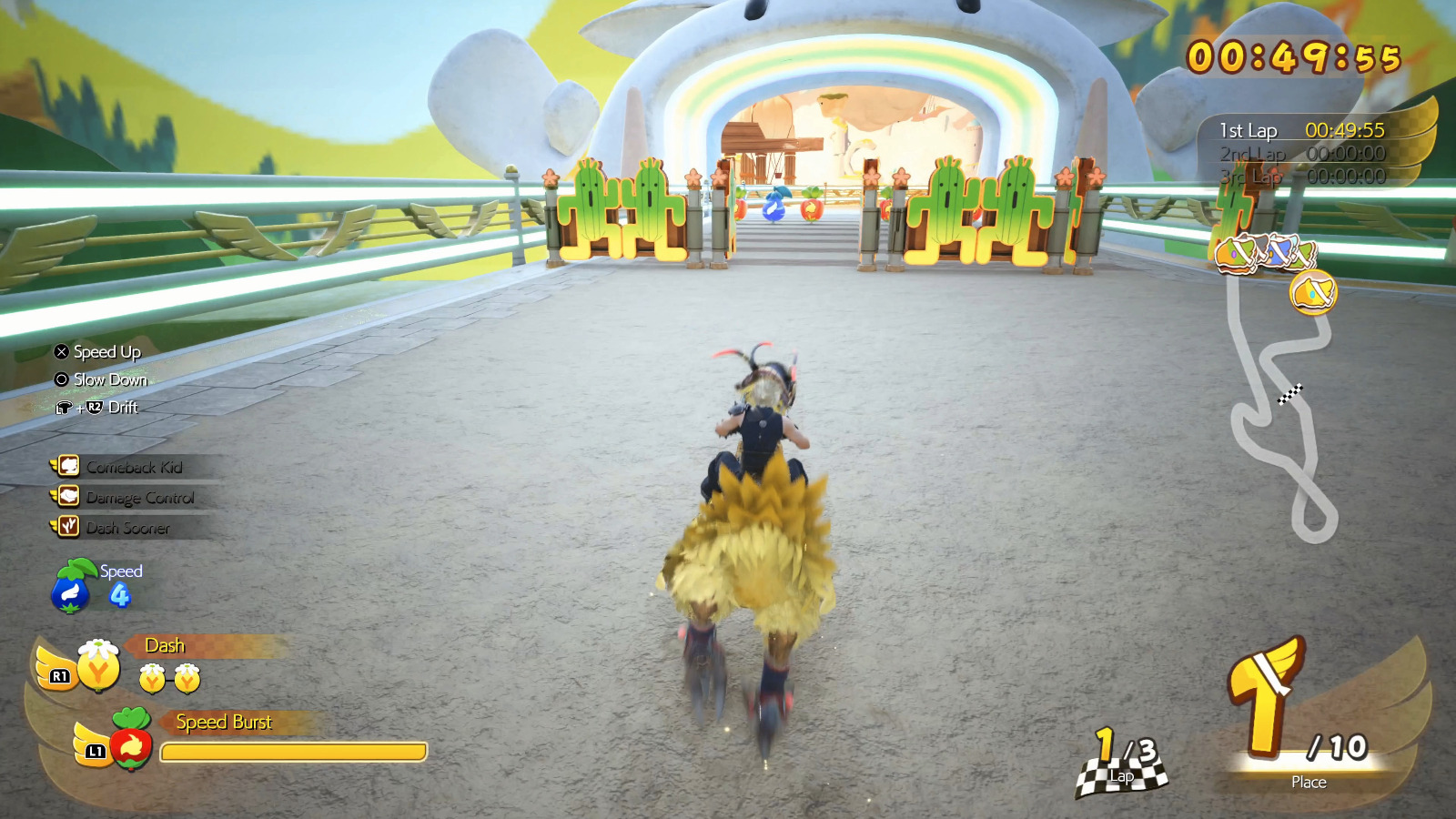Expand the 1st Lap time row

click(x=1292, y=130)
